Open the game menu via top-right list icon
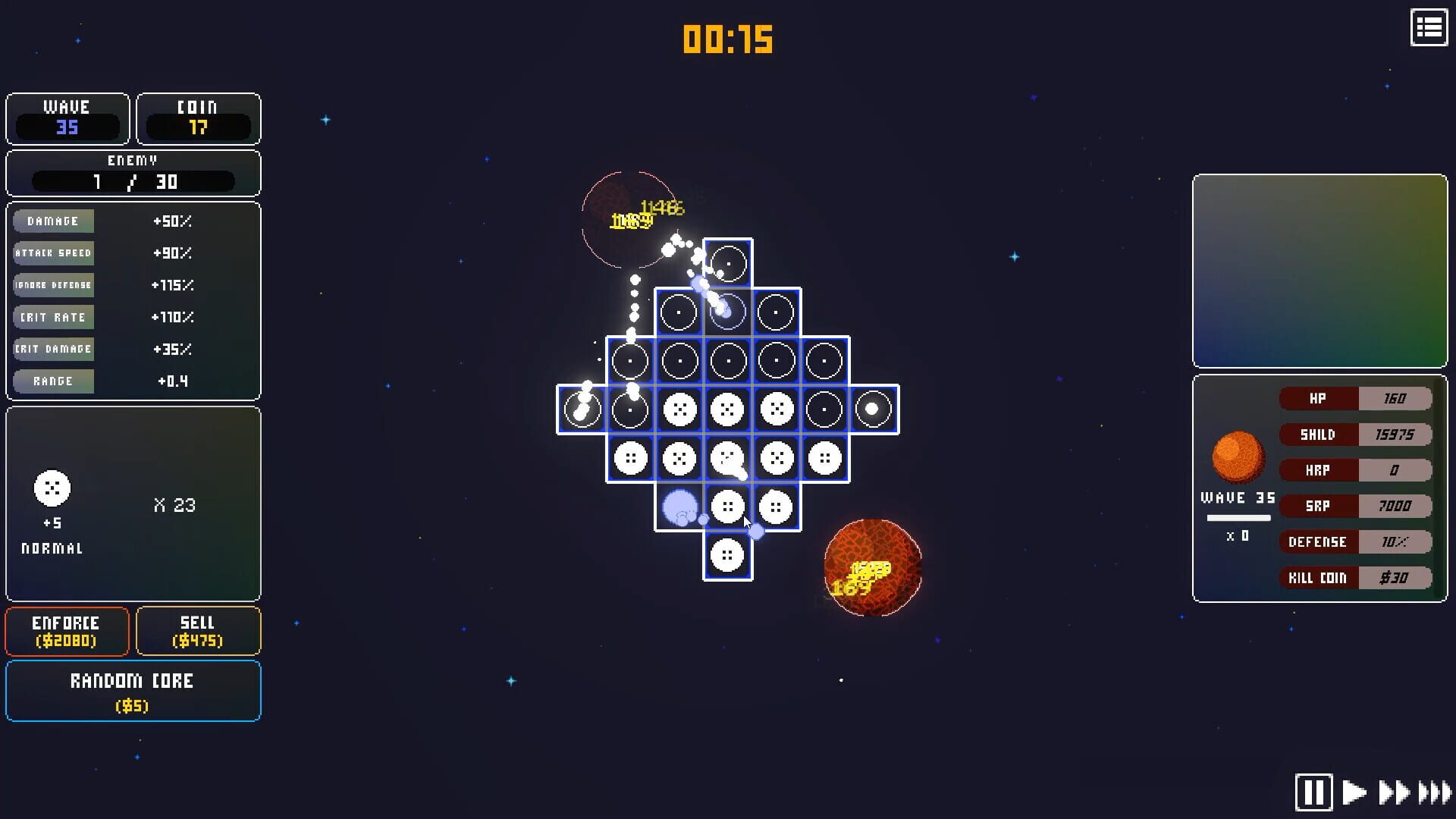Screen dimensions: 1456x819 point(1429,27)
